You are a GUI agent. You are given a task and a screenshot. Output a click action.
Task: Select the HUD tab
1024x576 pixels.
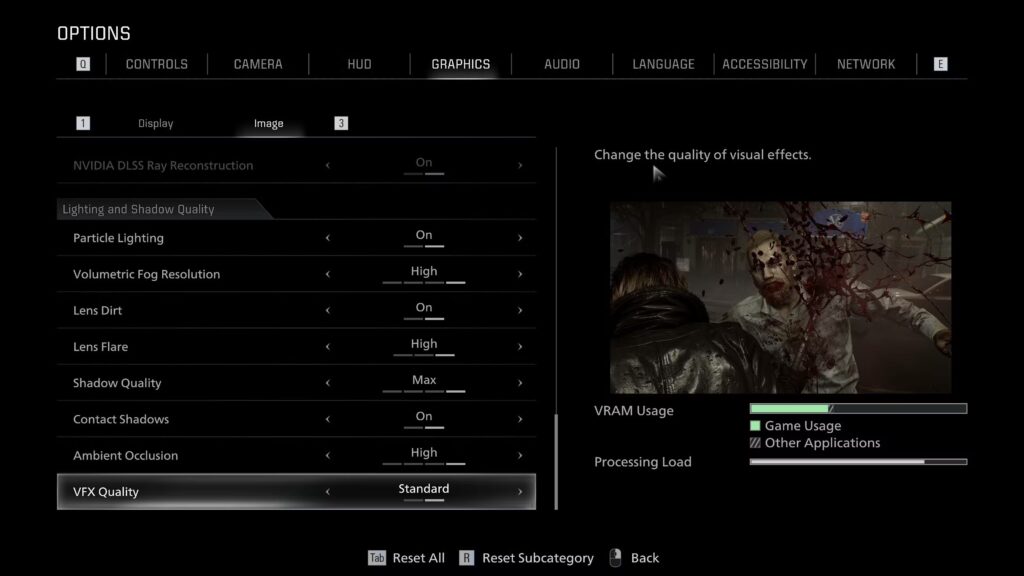[359, 64]
